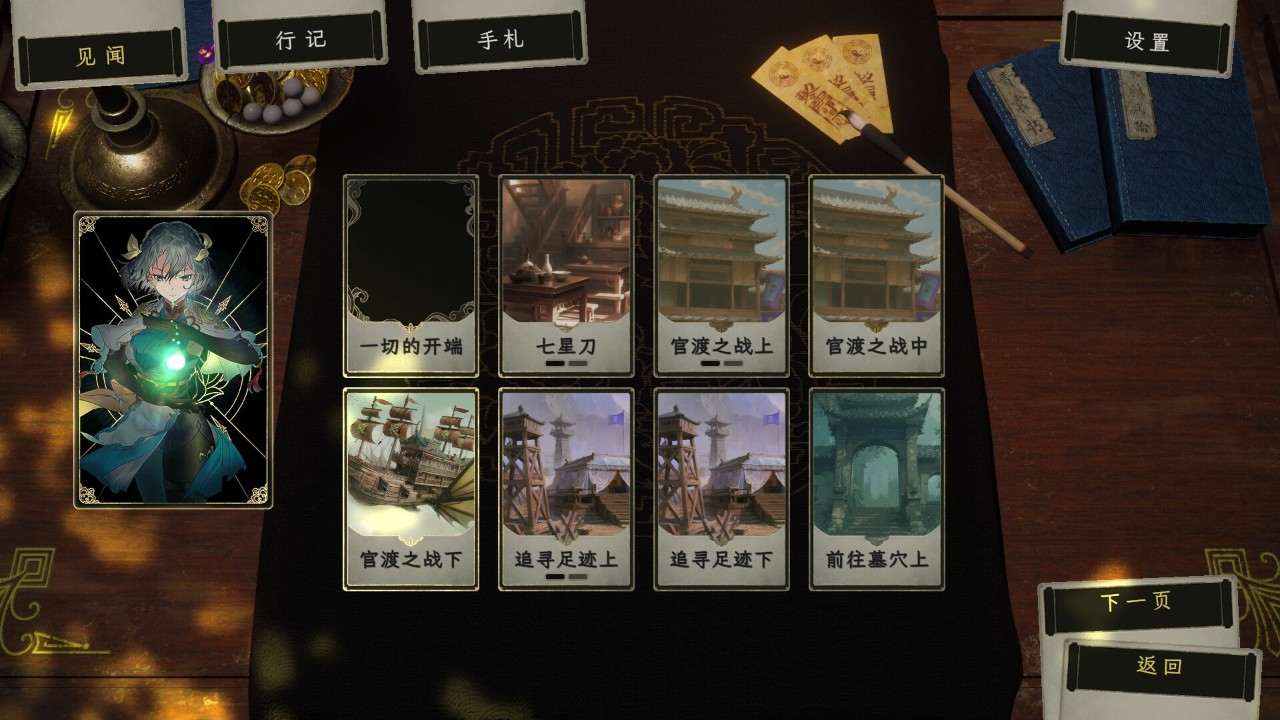Select the 官渡之战中 chapter card
1280x720 pixels.
(x=876, y=274)
